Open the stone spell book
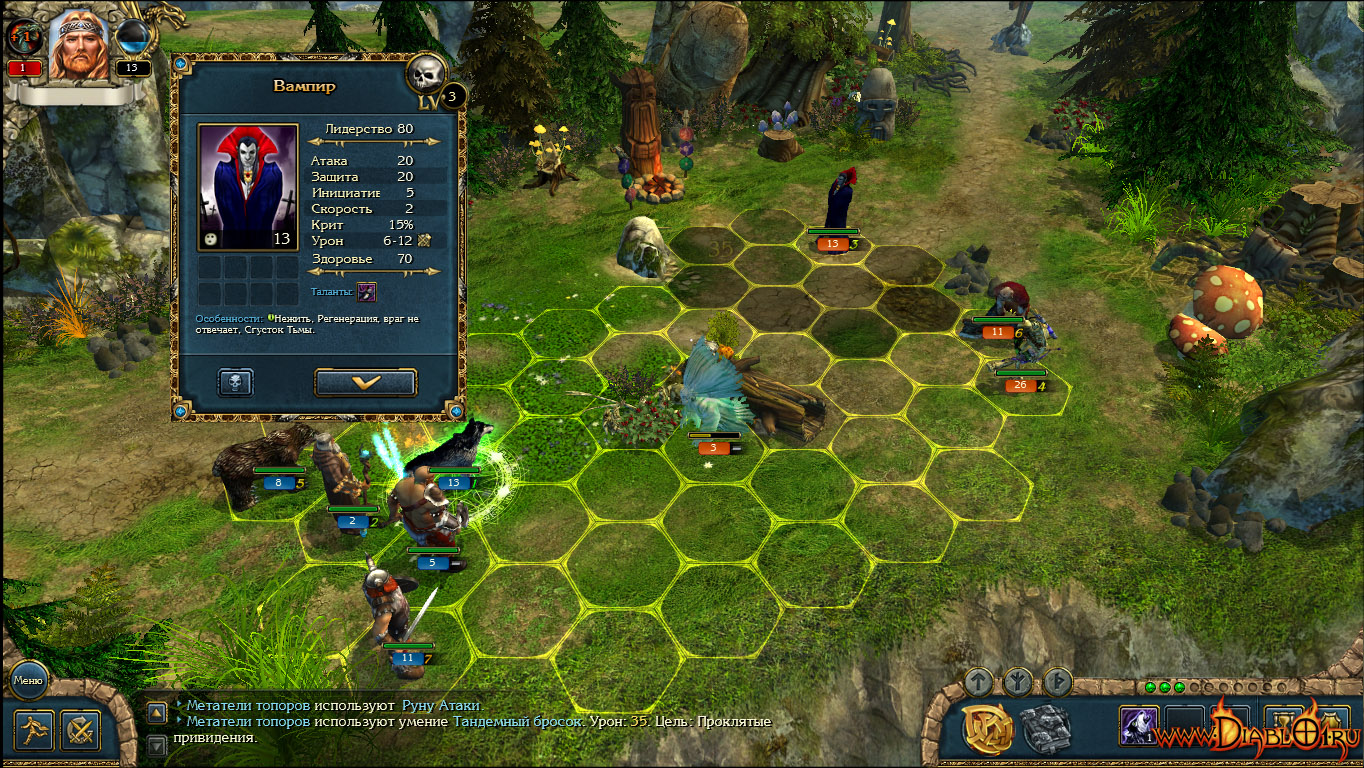This screenshot has height=768, width=1364. coord(1046,728)
